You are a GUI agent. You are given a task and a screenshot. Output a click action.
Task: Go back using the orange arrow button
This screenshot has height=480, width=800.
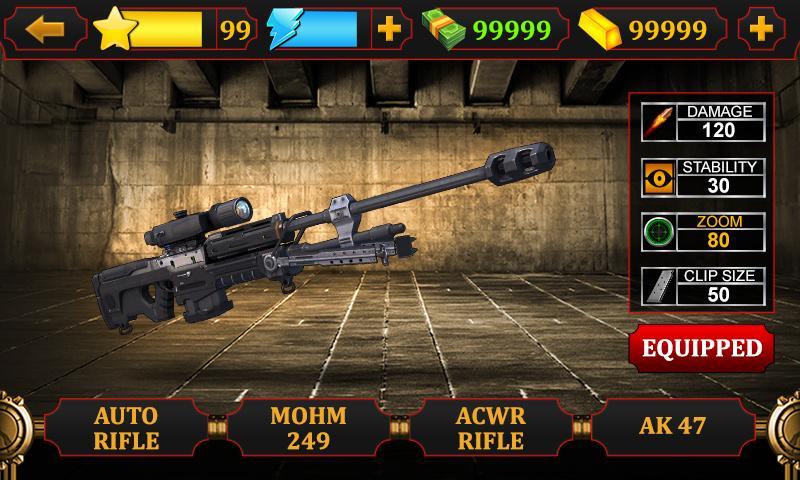coord(44,29)
